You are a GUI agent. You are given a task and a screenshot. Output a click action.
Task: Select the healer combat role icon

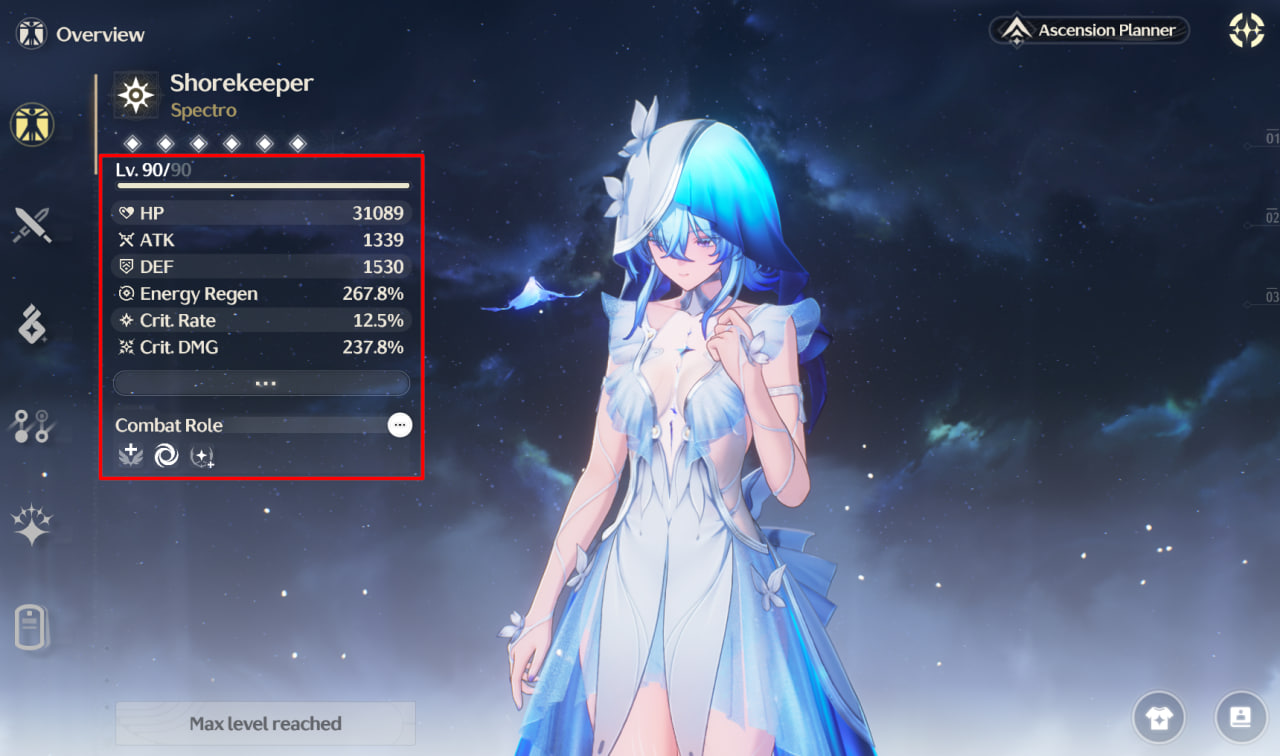(x=130, y=456)
